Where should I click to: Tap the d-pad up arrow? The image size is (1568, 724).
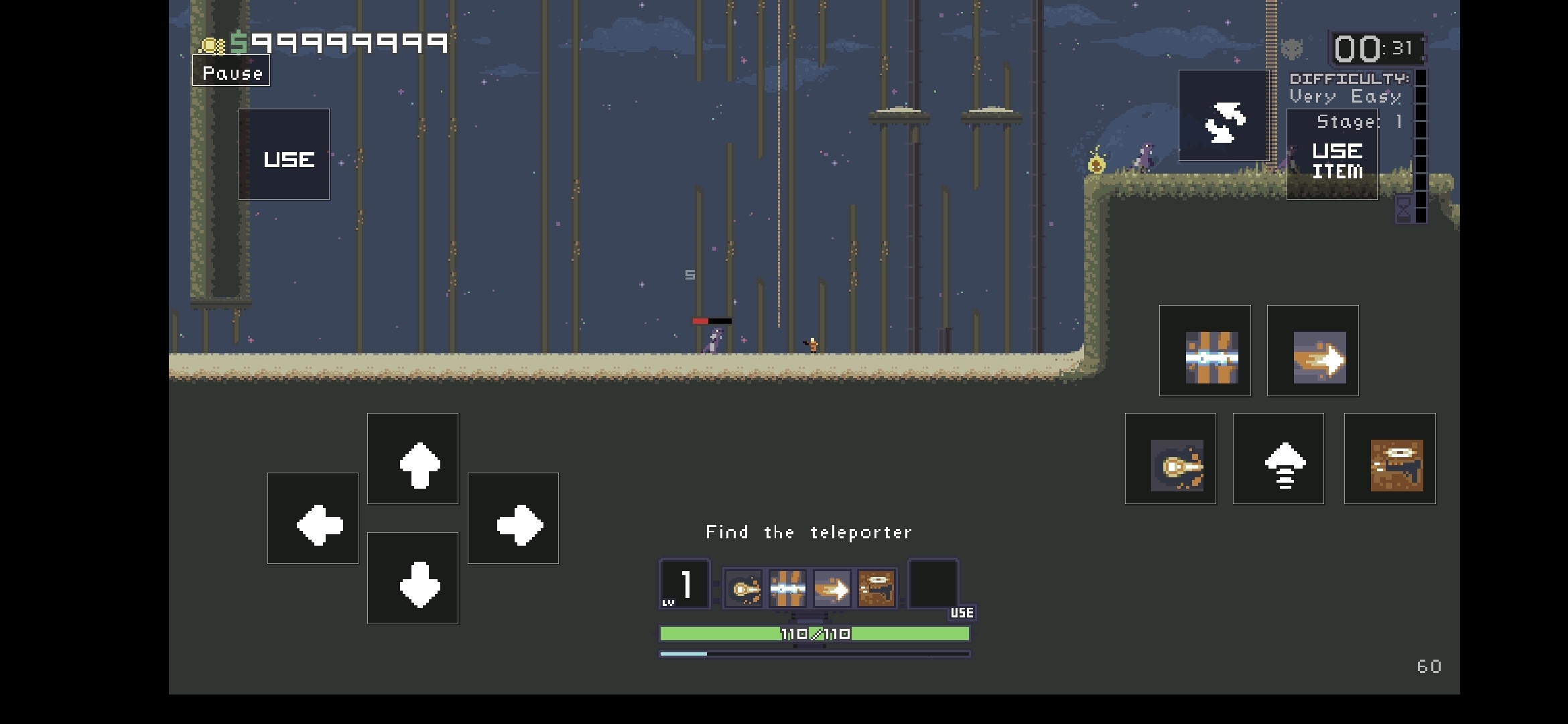(413, 459)
